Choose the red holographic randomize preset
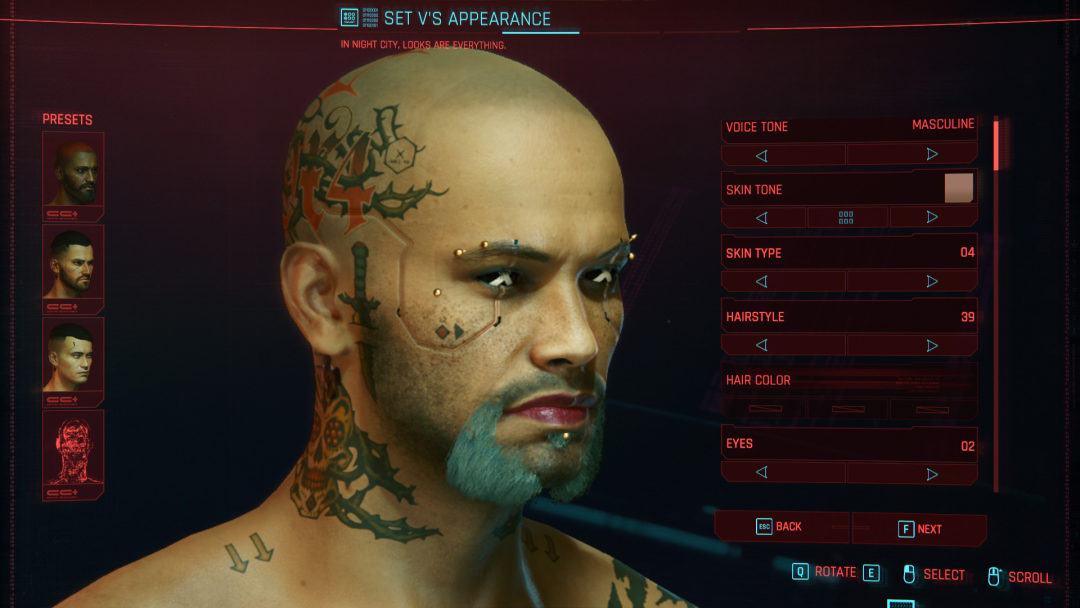Image resolution: width=1080 pixels, height=608 pixels. point(72,449)
